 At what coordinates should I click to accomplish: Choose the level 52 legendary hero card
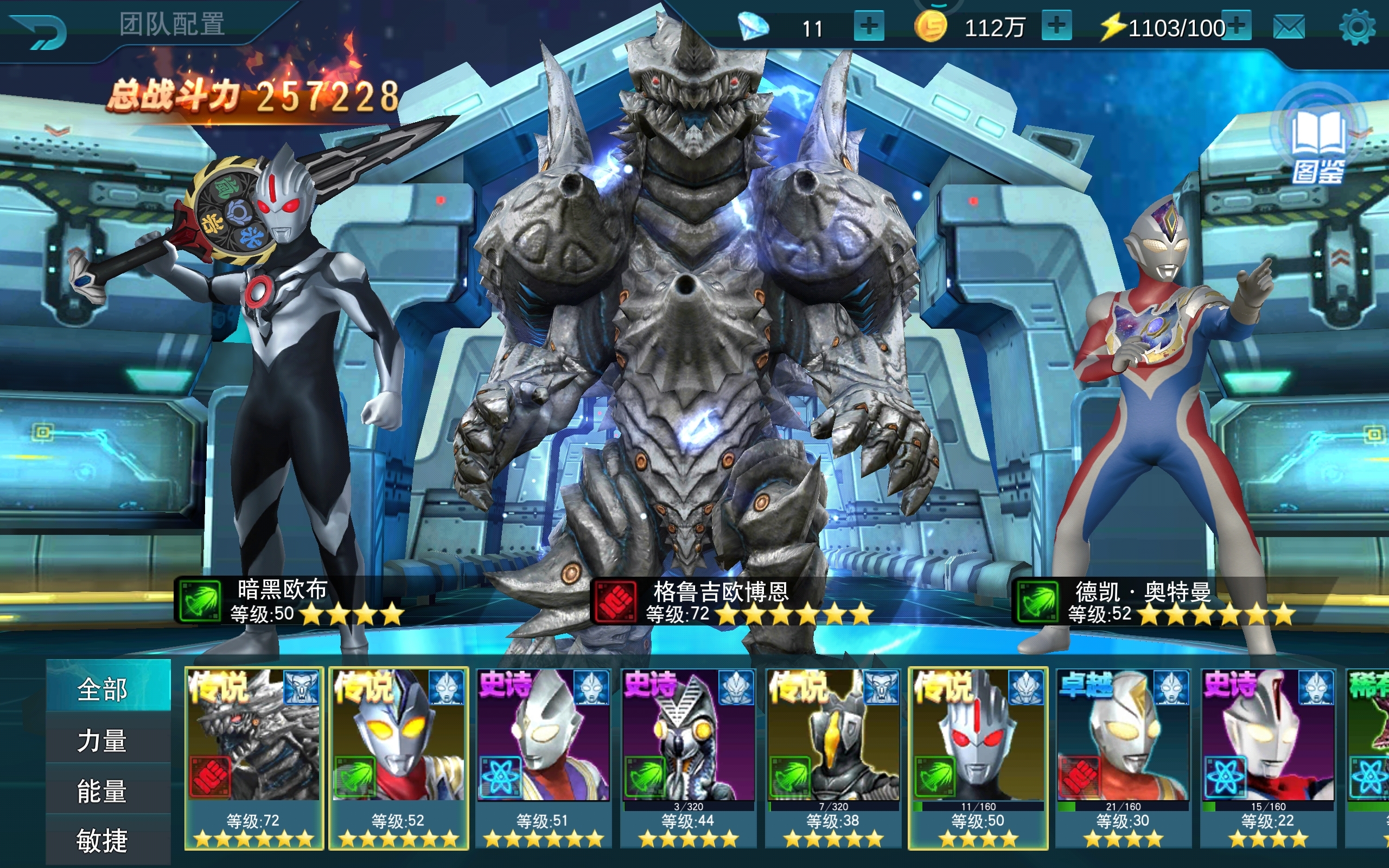tap(398, 757)
